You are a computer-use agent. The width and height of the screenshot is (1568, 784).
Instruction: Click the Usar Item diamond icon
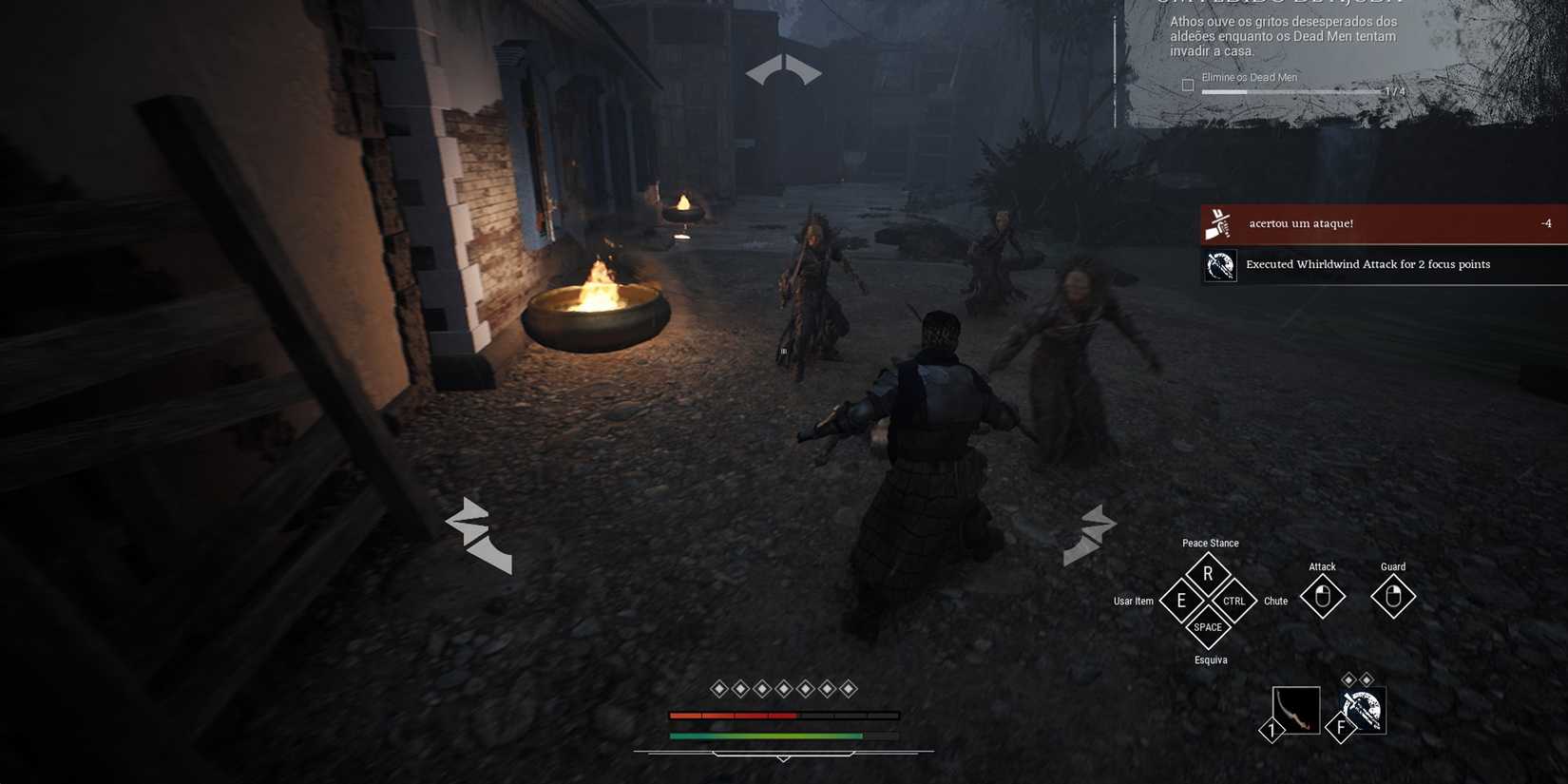1182,601
